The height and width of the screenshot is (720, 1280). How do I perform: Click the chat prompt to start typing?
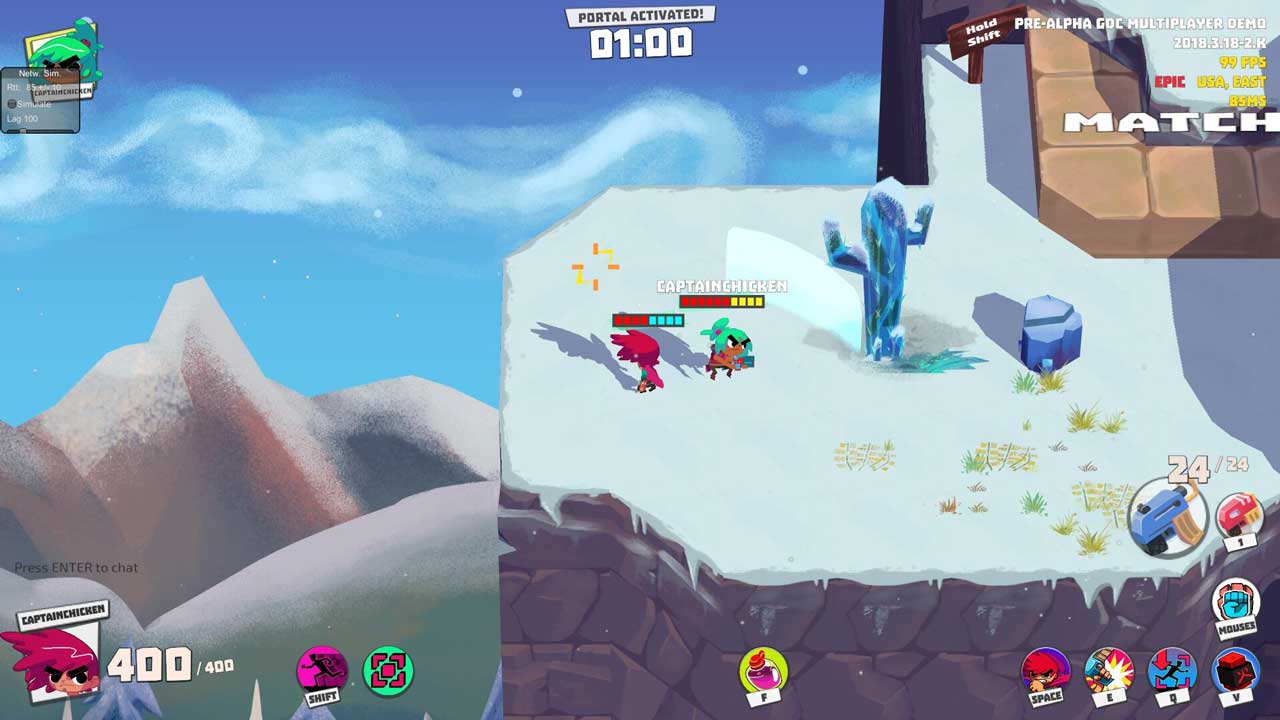coord(76,568)
